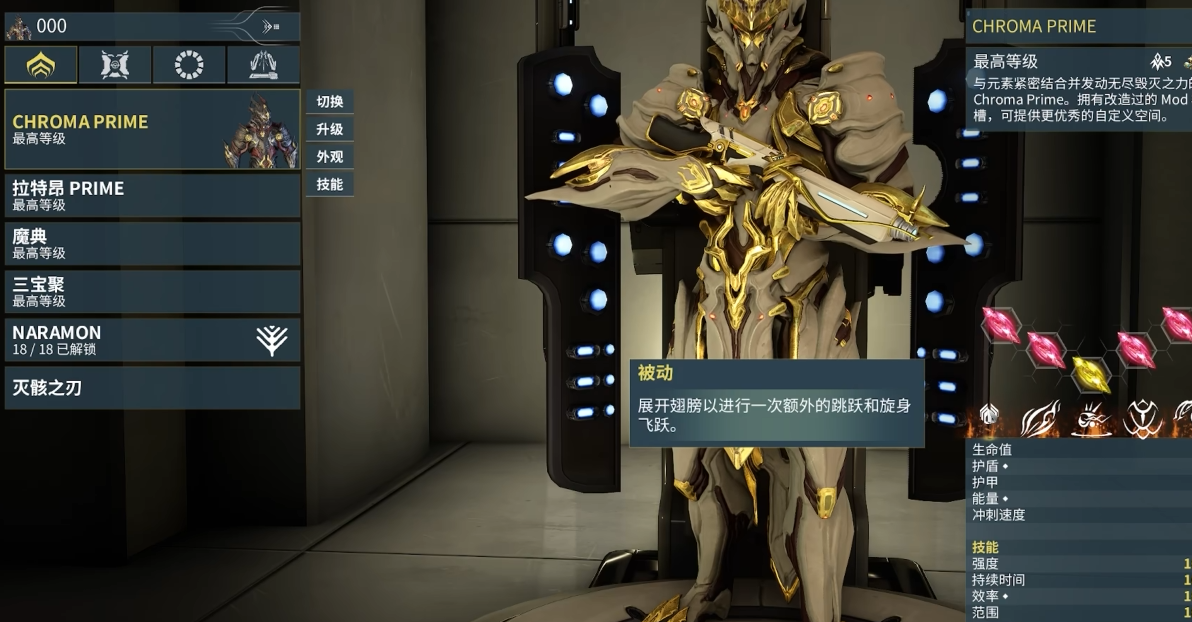1192x622 pixels.
Task: Select the 三宝聚 weapon slot
Action: tap(152, 292)
